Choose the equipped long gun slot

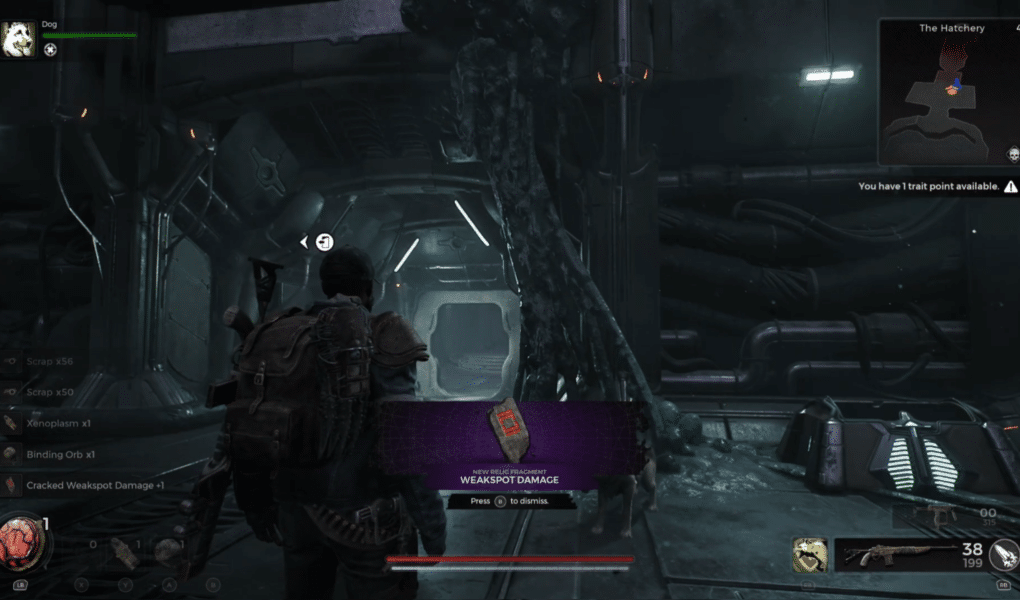tap(883, 553)
